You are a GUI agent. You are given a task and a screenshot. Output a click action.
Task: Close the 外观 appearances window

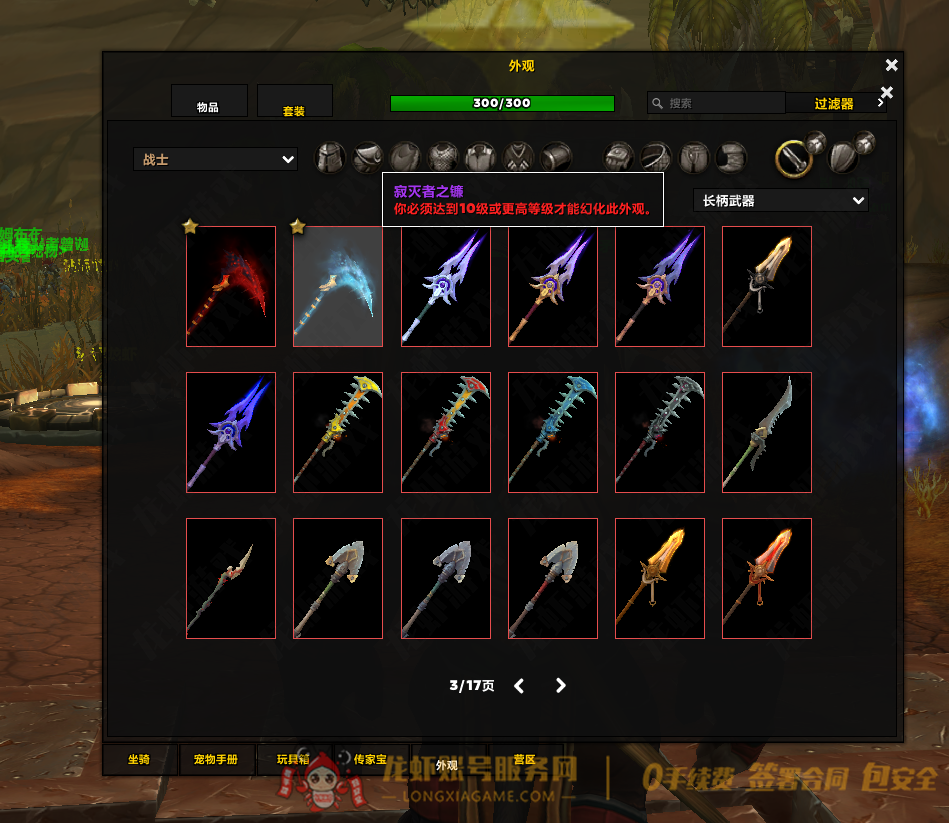(x=891, y=66)
